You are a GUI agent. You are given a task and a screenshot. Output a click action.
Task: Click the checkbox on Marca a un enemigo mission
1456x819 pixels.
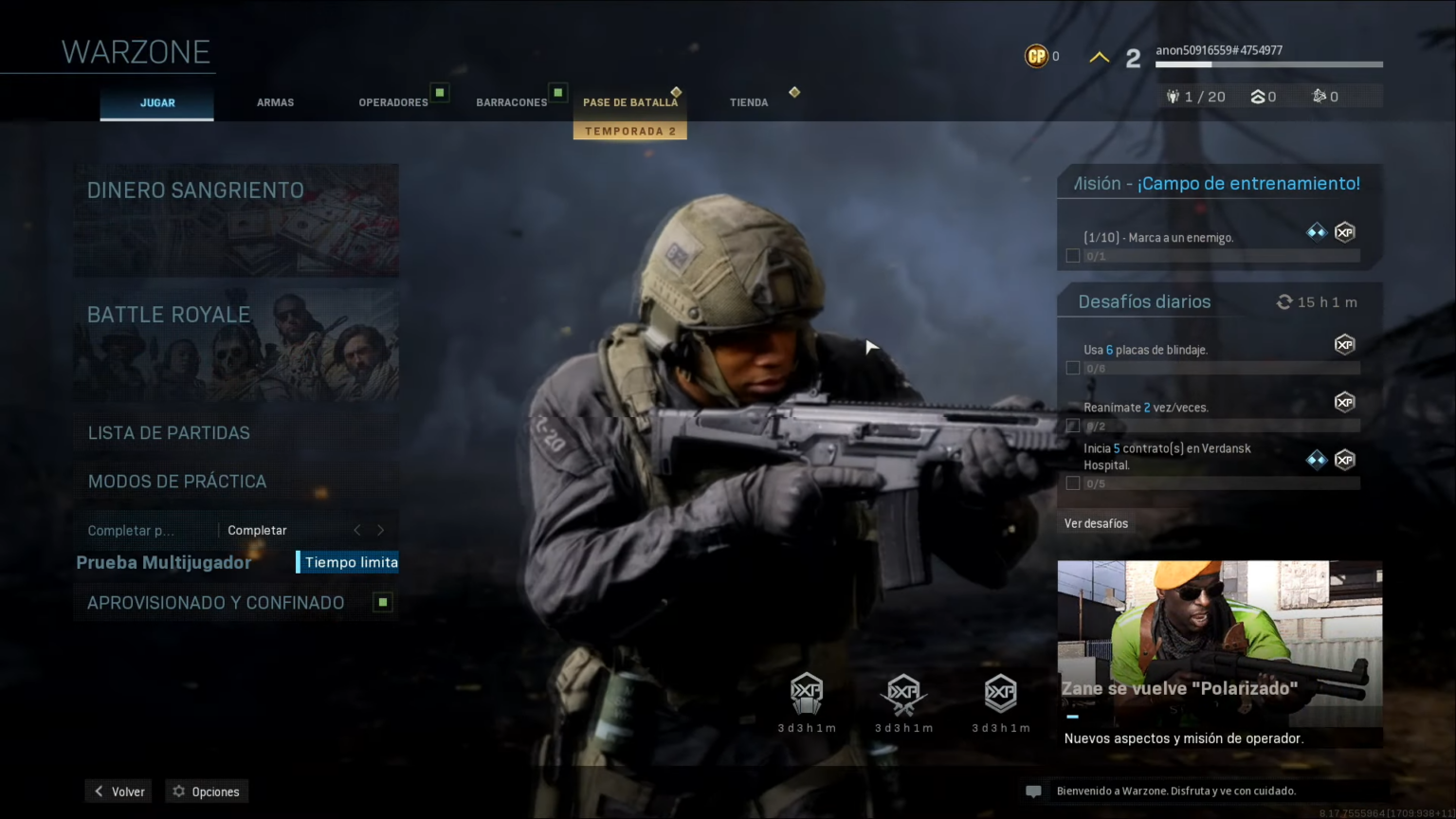(1072, 255)
